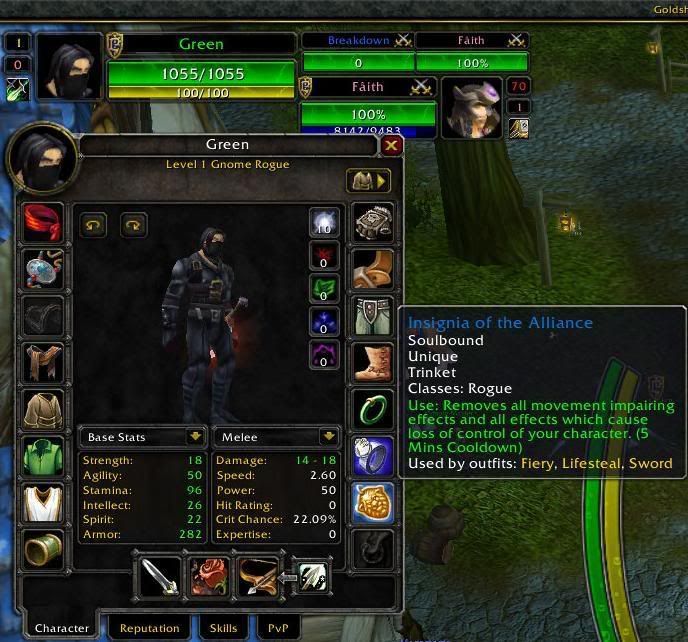
Task: Rotate character model right
Action: tap(133, 224)
